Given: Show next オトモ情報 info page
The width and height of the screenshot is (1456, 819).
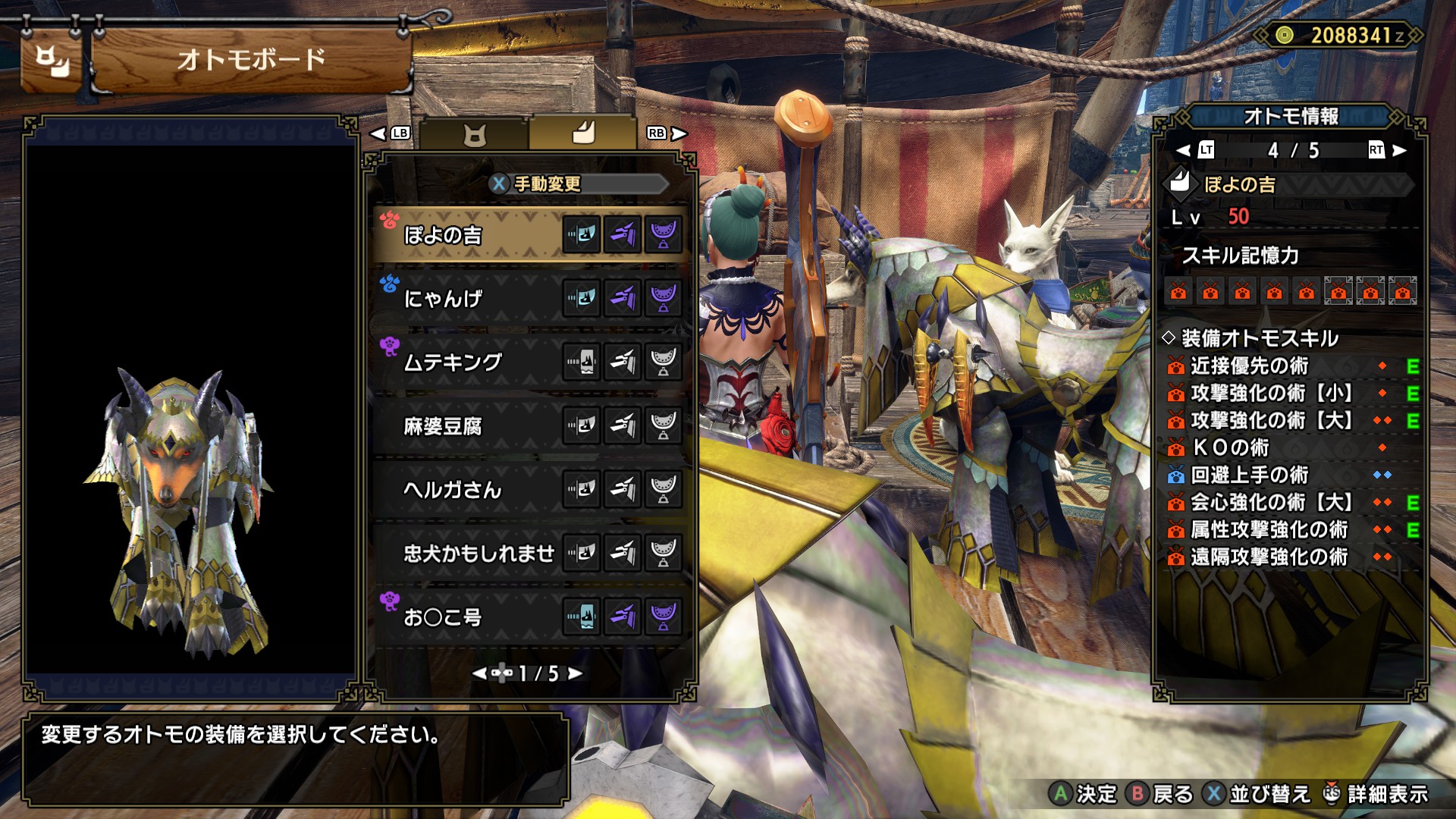Looking at the screenshot, I should click(1400, 150).
